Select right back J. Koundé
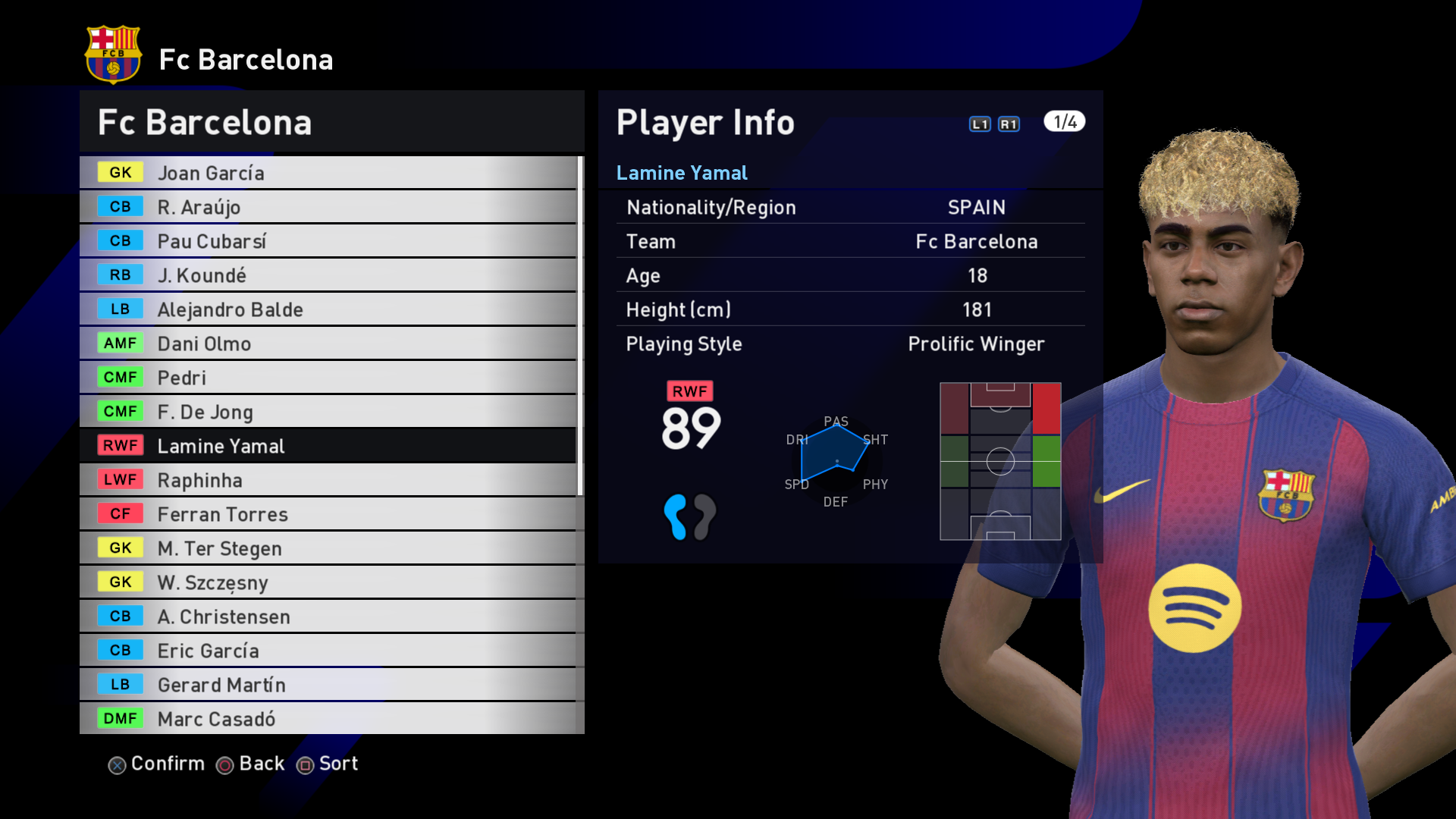This screenshot has height=819, width=1456. point(328,275)
